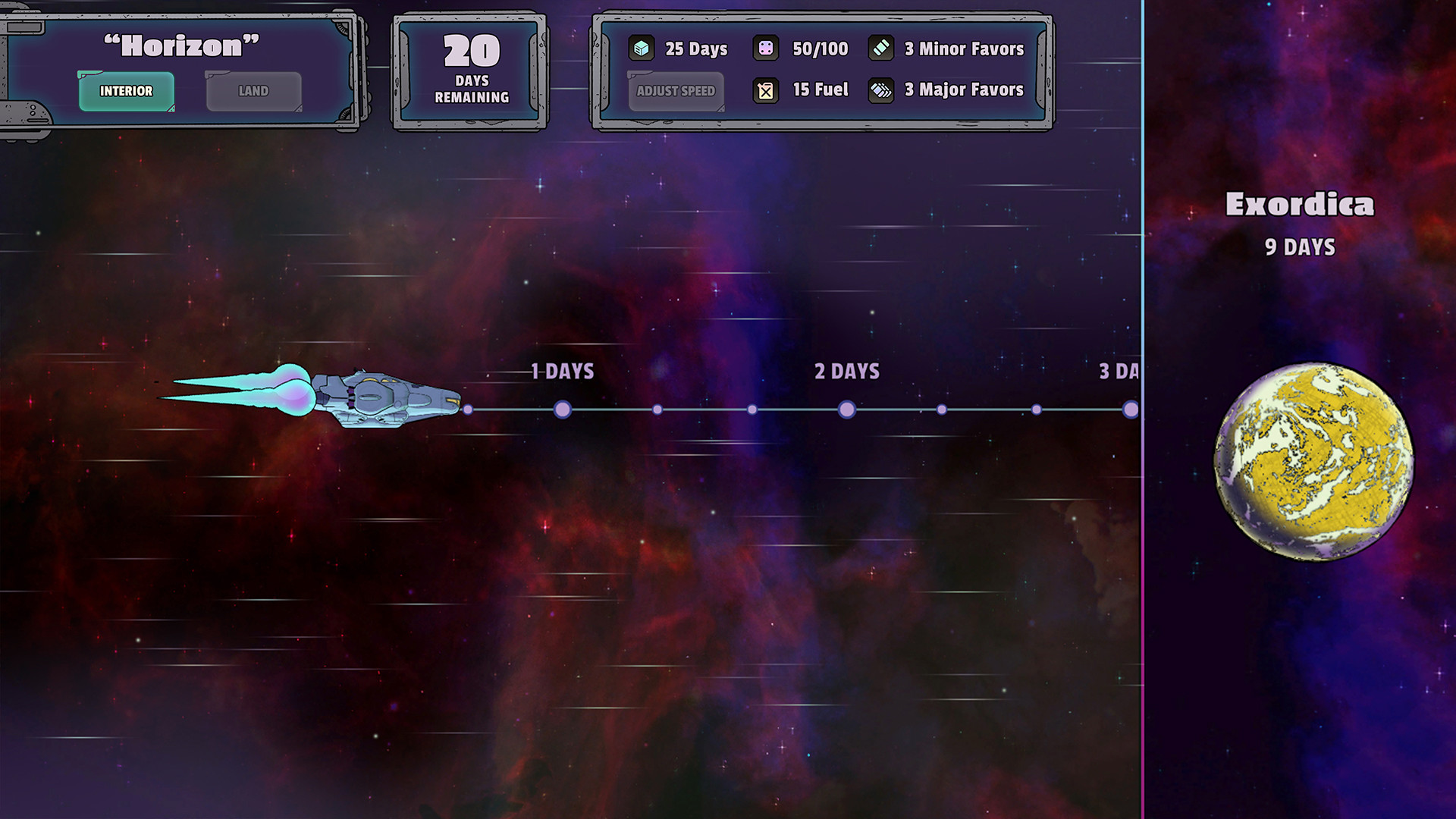Switch to the Land view
Image resolution: width=1456 pixels, height=819 pixels.
pos(253,90)
